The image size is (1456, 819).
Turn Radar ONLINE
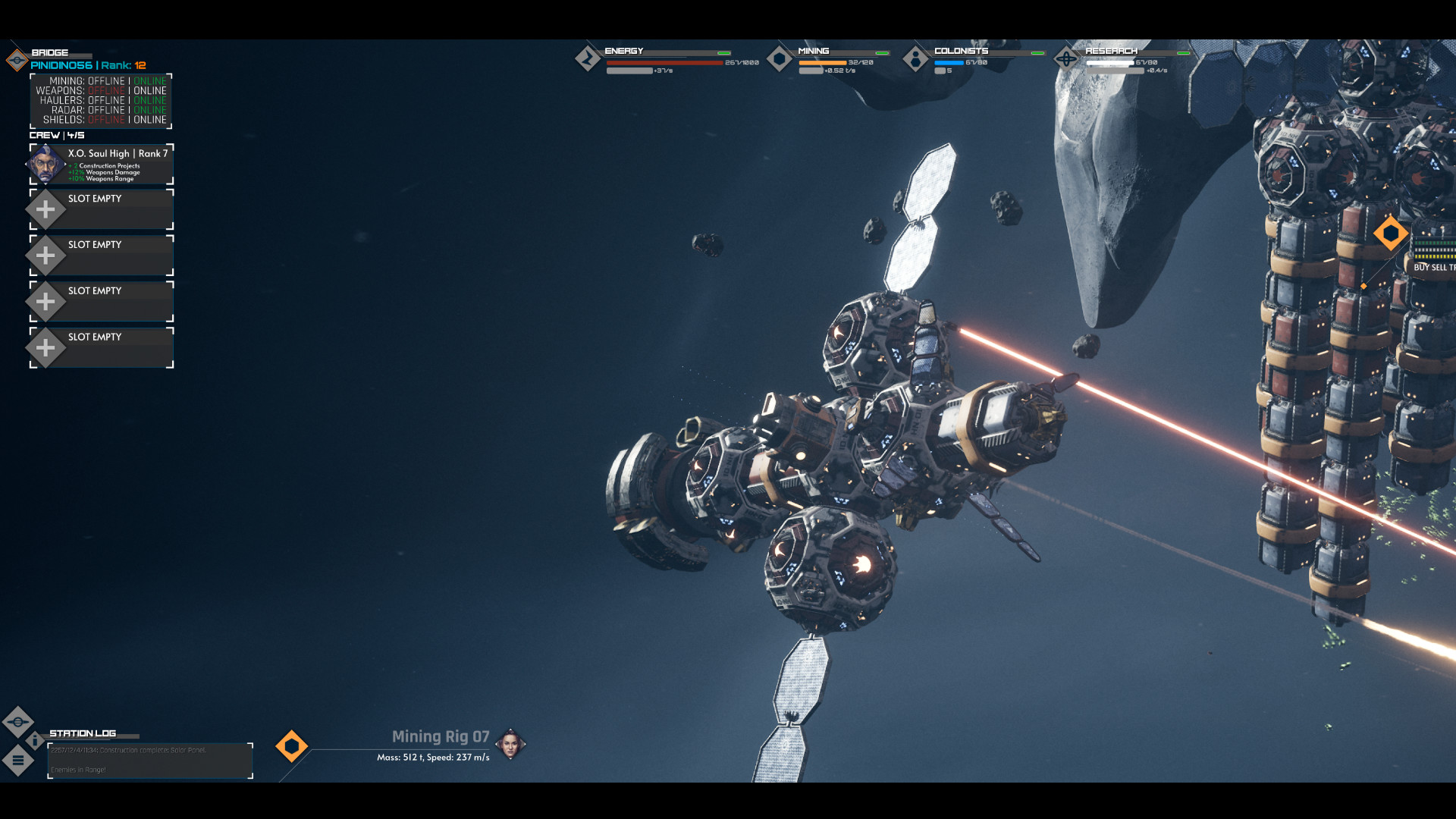[x=149, y=110]
